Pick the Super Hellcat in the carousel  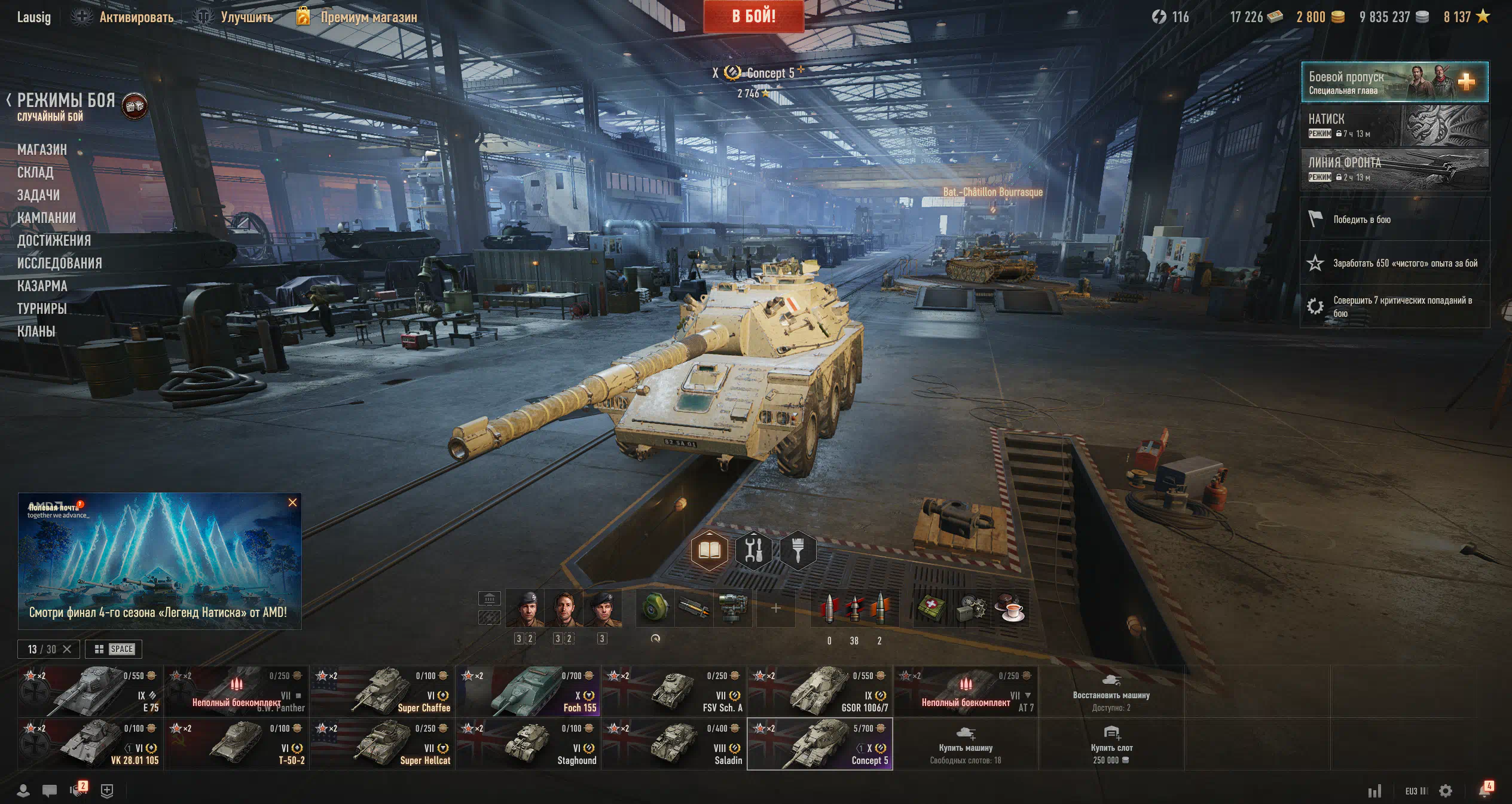click(x=382, y=744)
